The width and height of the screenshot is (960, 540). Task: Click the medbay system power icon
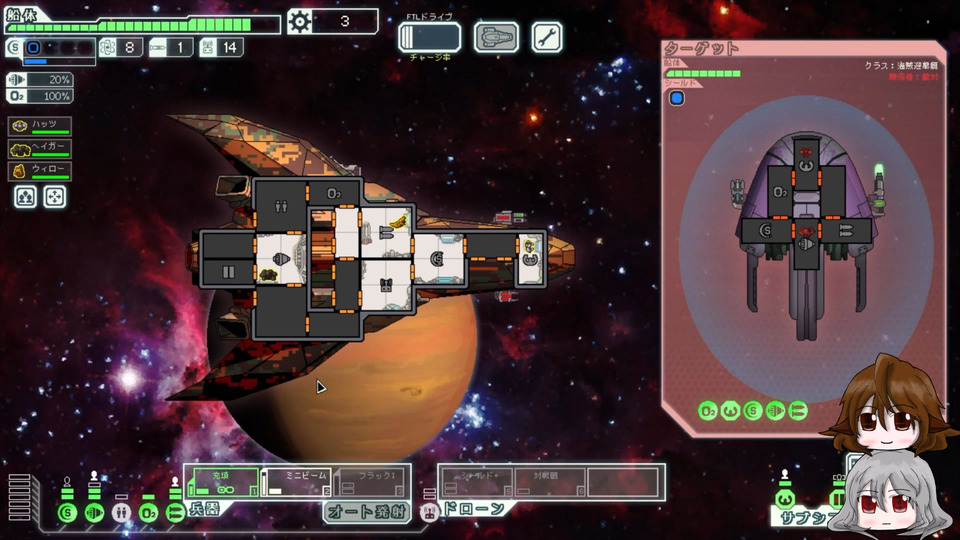tap(121, 513)
